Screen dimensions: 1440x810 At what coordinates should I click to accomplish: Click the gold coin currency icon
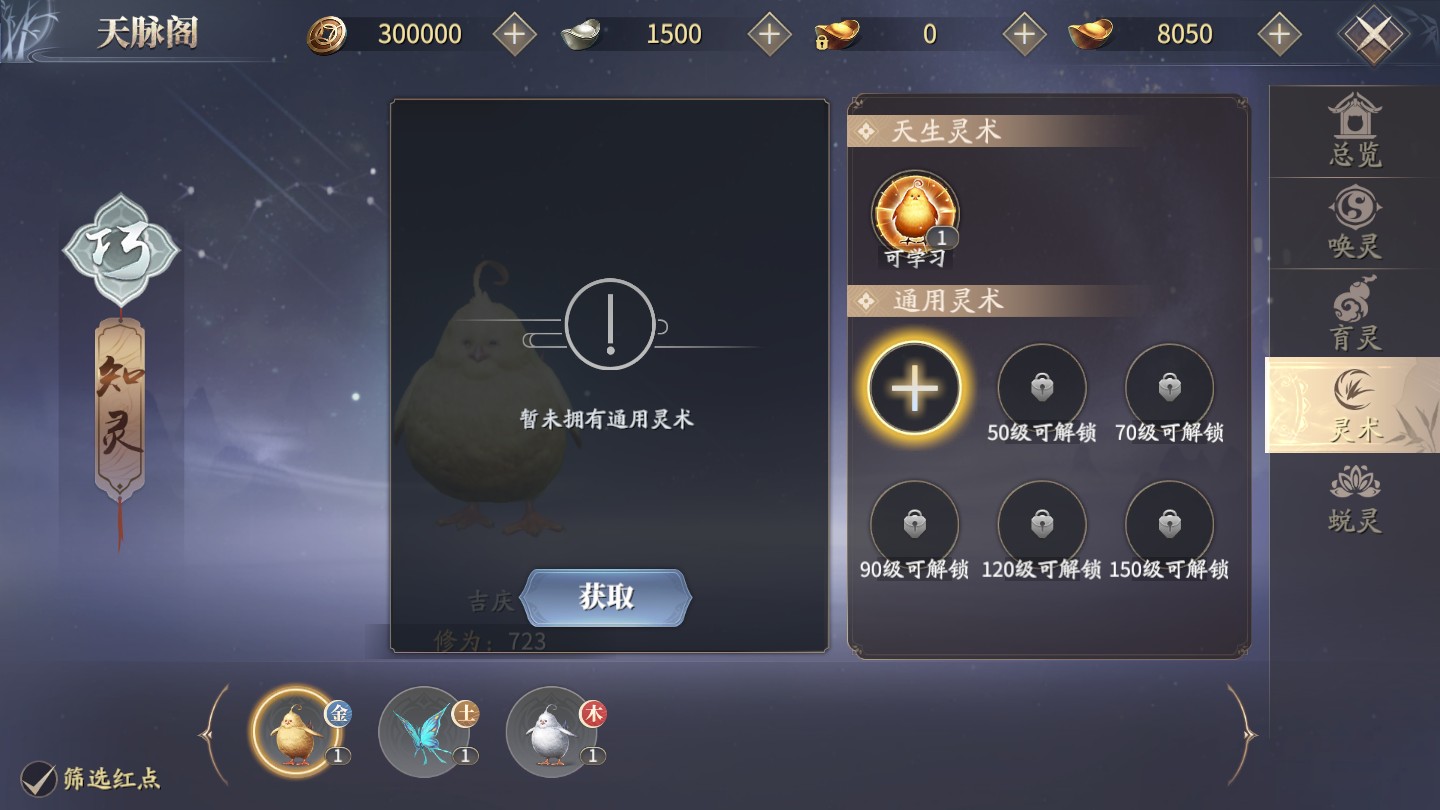pos(329,33)
